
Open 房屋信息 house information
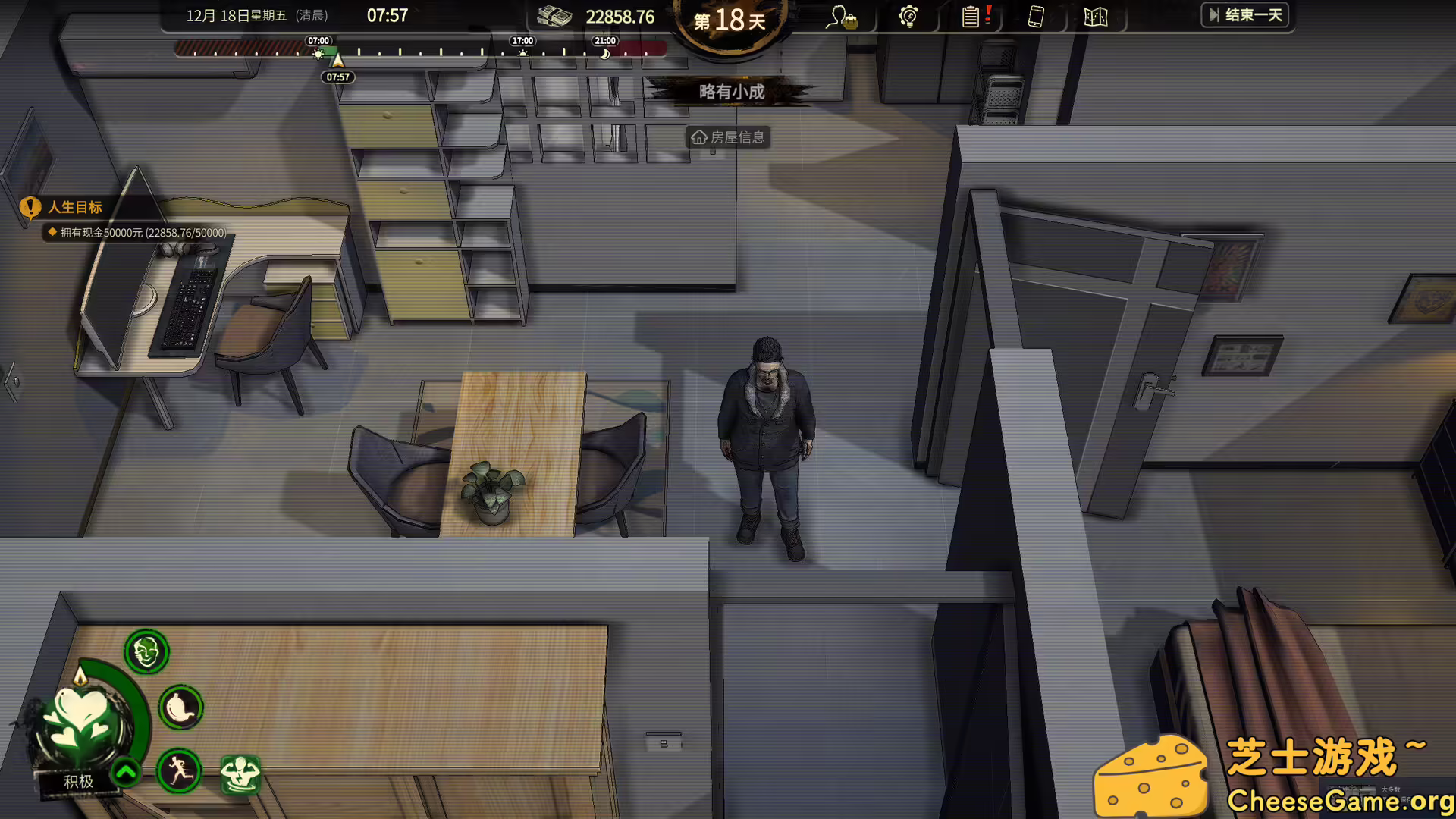[727, 137]
